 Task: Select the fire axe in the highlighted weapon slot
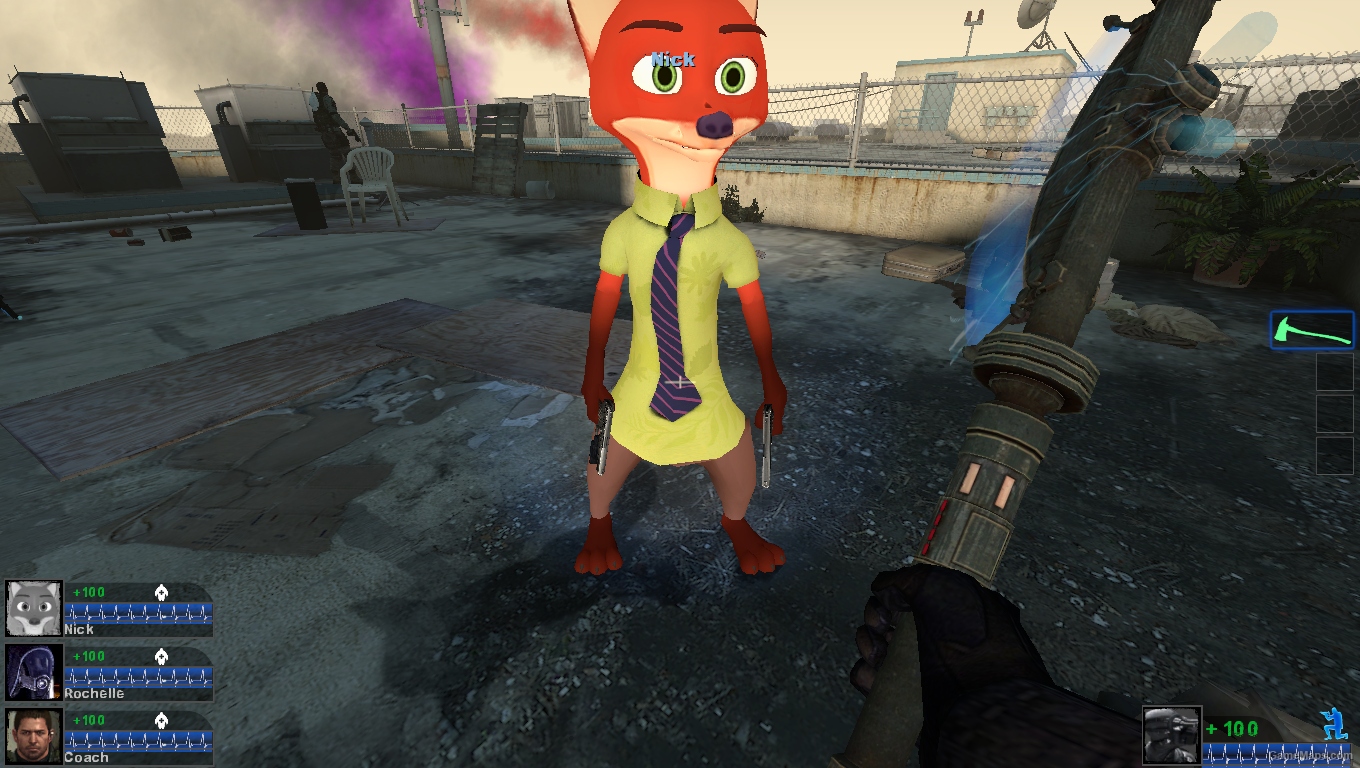1312,329
